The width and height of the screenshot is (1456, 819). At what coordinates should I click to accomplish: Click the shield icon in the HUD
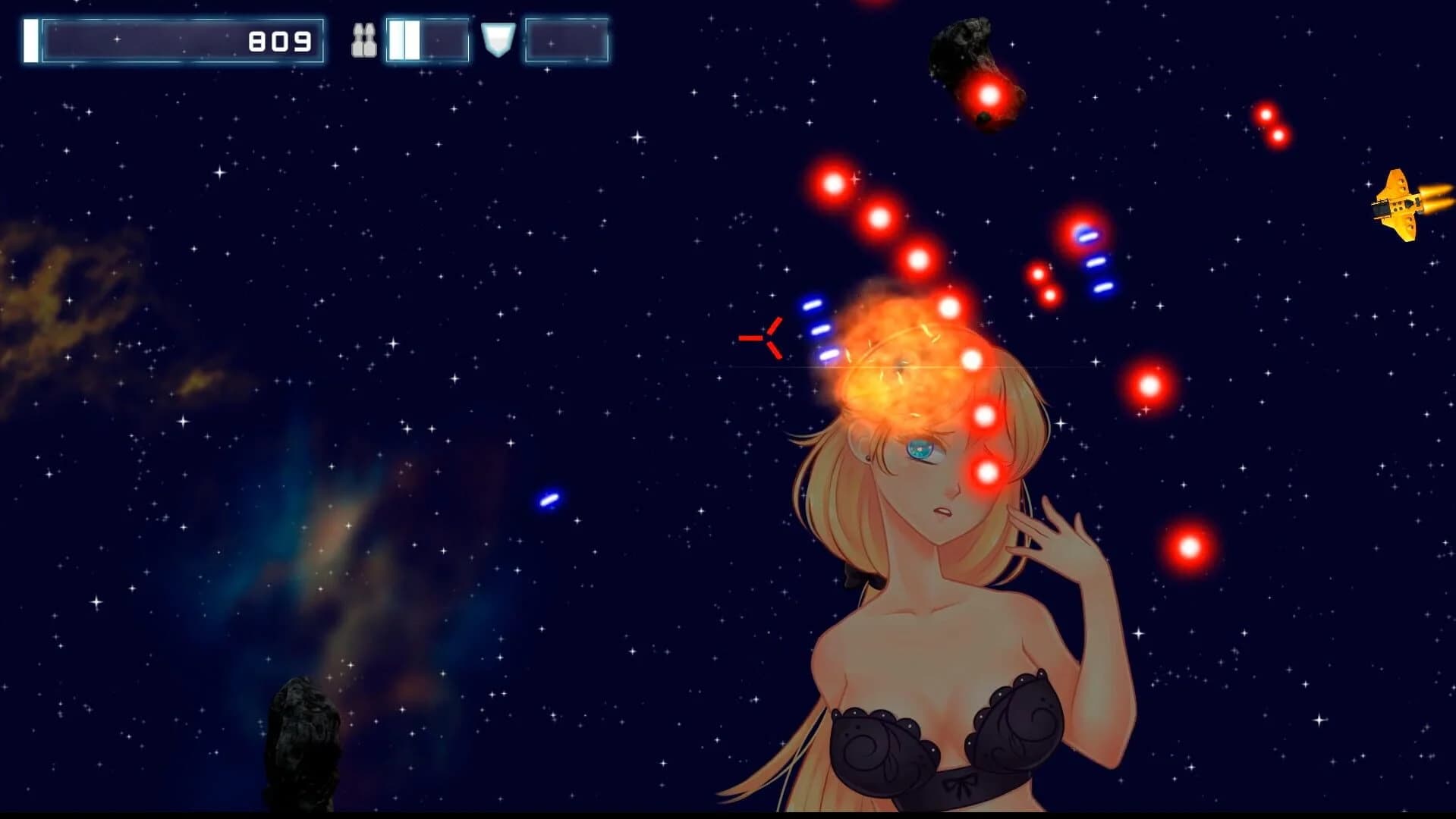(x=498, y=39)
